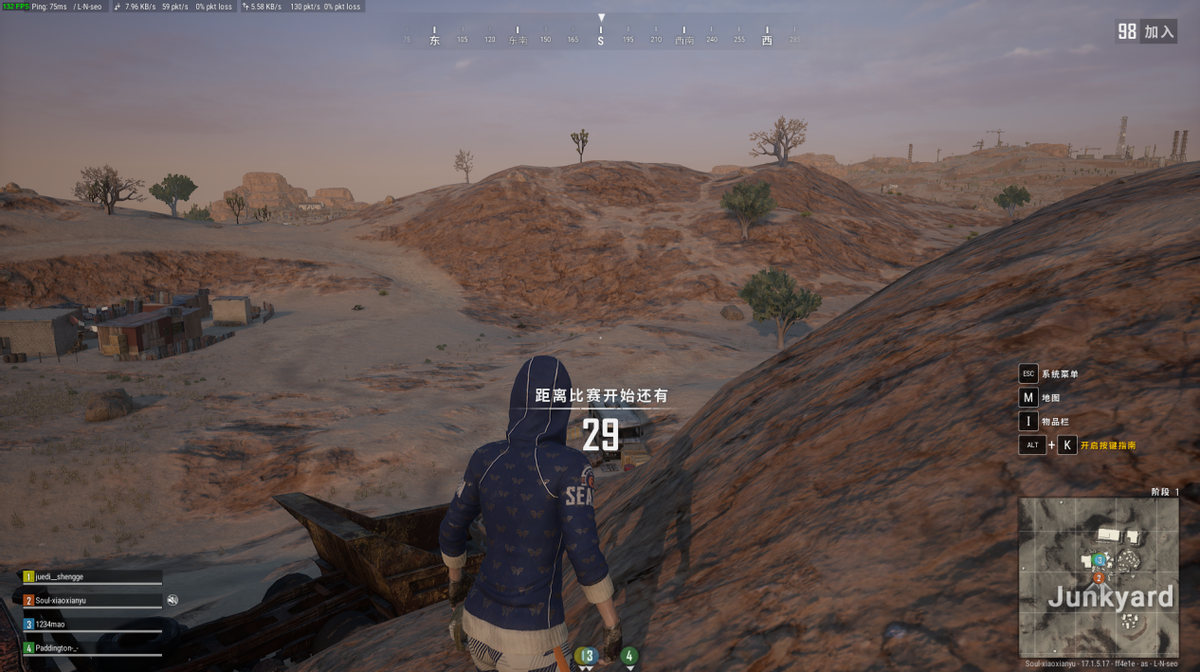Toggle the speaker icon beside Soul-xiaoxianyu
This screenshot has width=1200, height=672.
click(172, 600)
